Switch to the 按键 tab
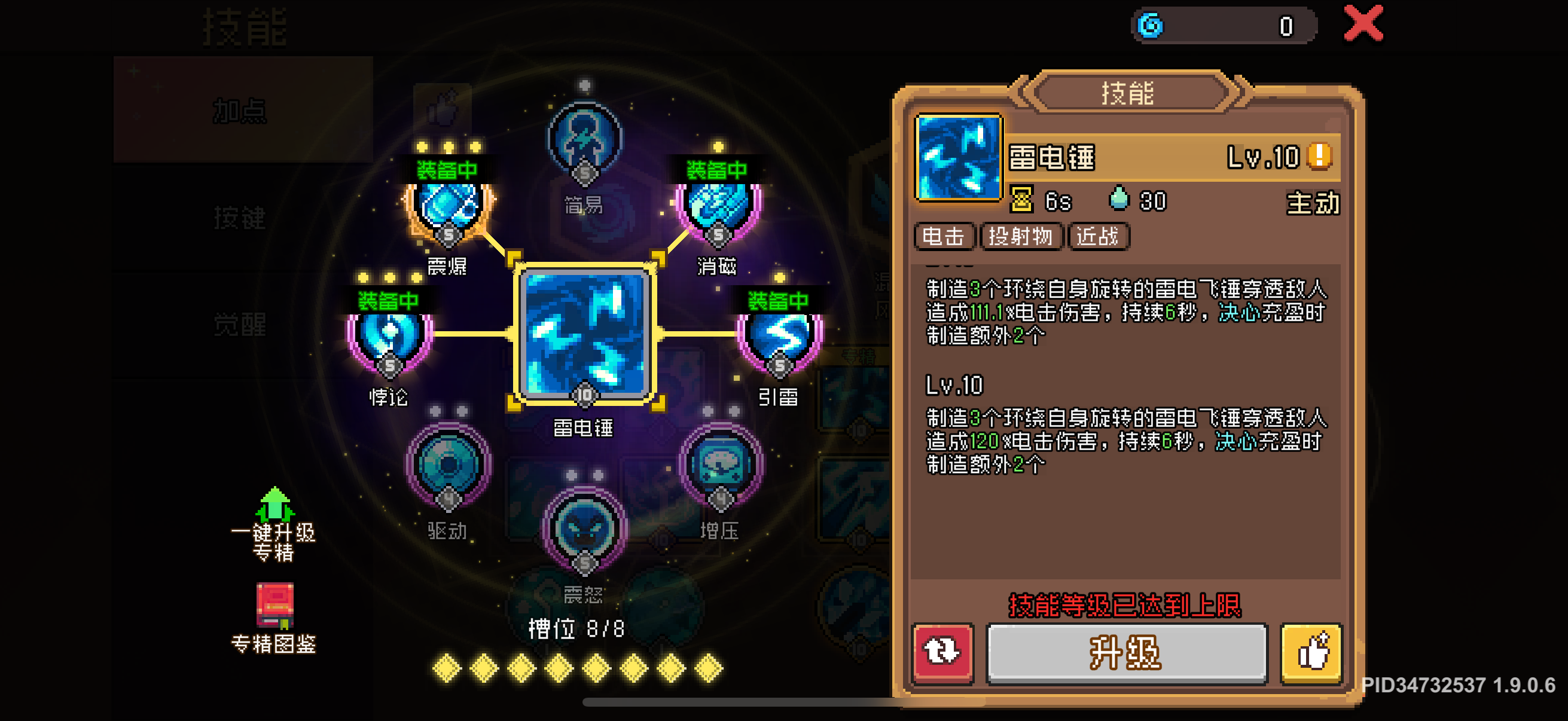 pos(239,219)
